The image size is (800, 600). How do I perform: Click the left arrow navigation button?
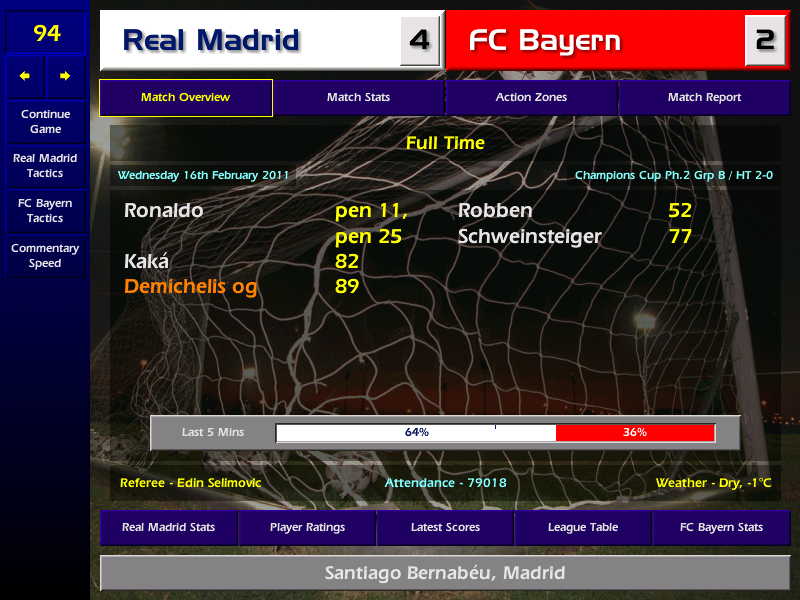click(25, 76)
